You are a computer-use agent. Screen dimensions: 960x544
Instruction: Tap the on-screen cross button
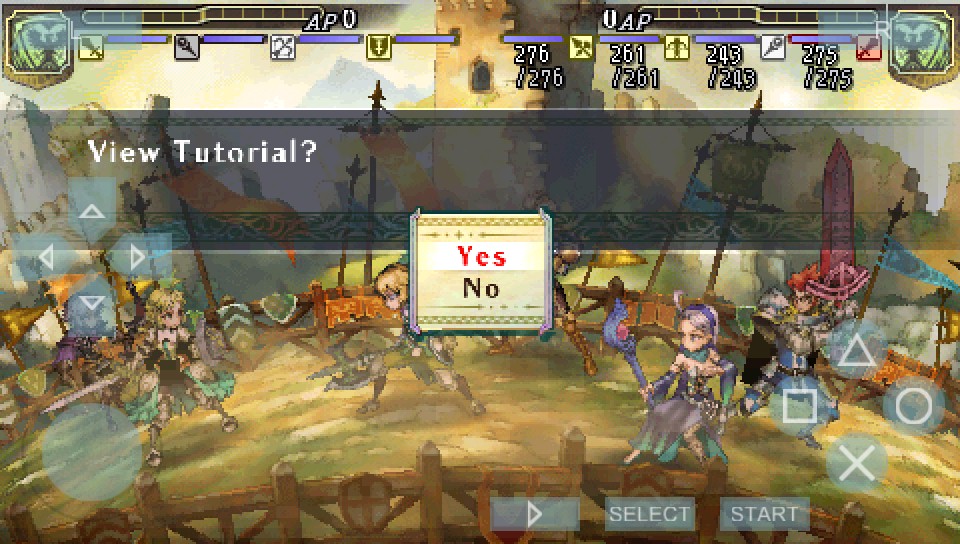tap(856, 463)
